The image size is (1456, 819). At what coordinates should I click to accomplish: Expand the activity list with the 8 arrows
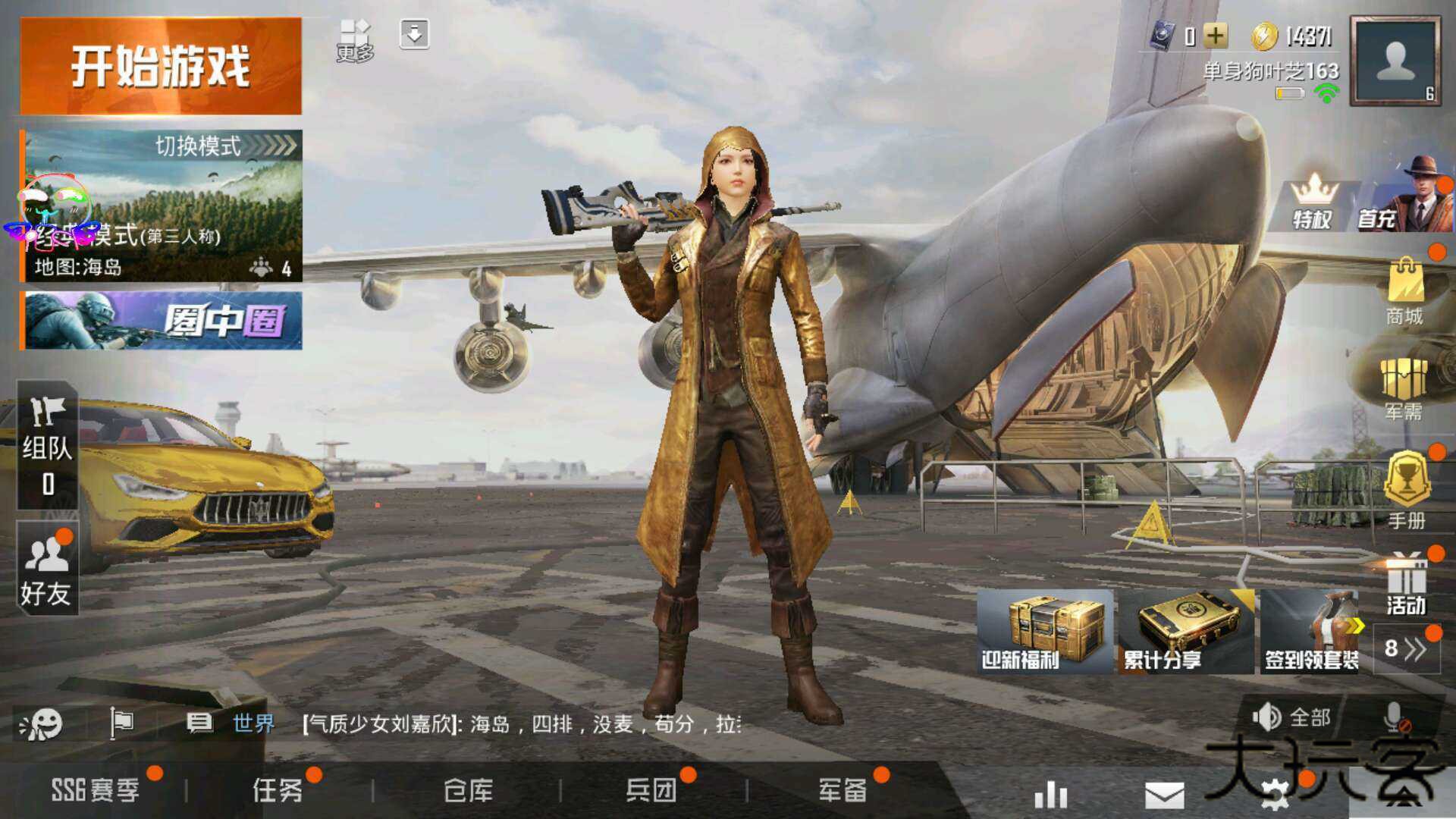[1408, 648]
